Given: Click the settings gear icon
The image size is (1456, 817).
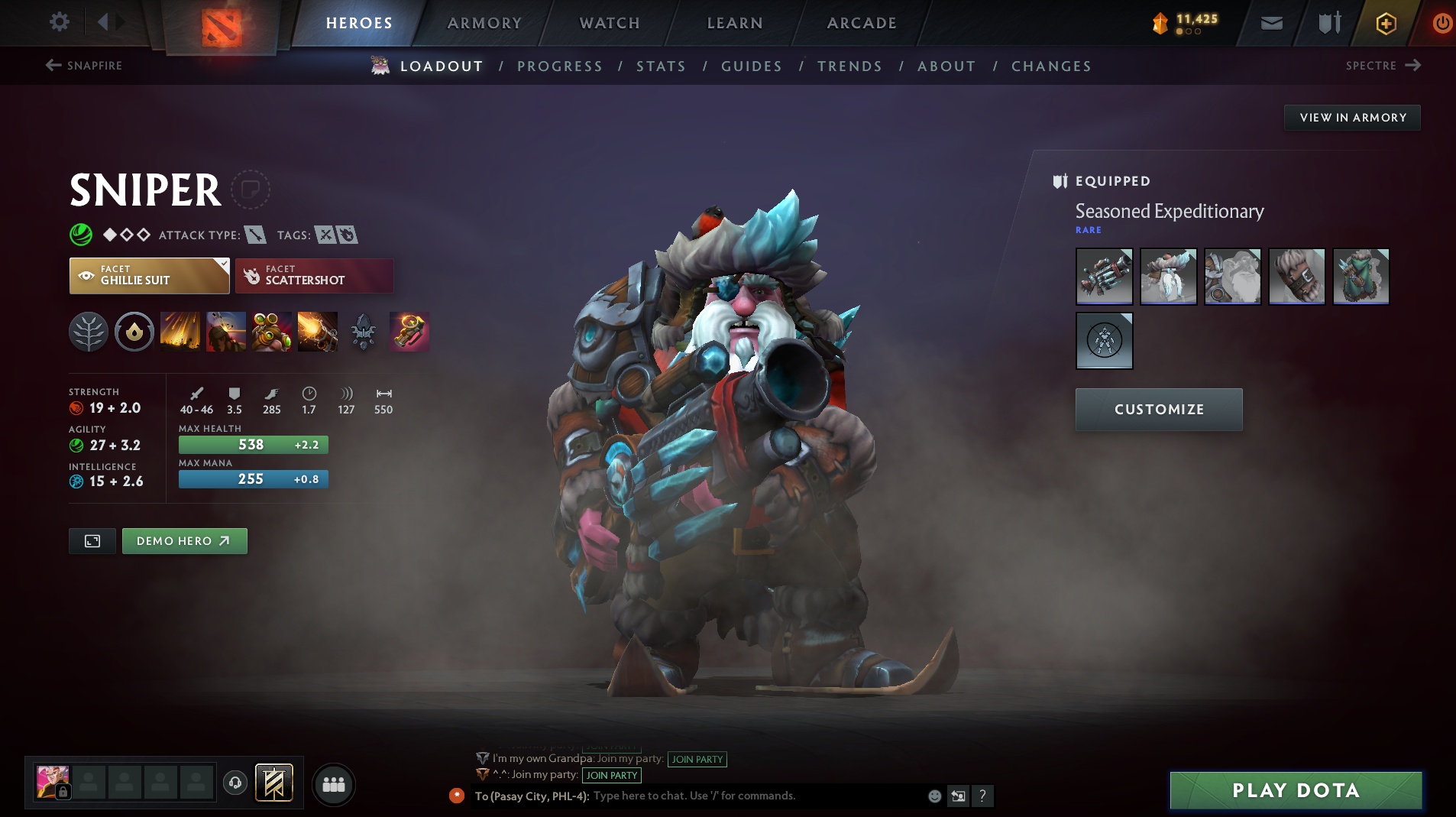Looking at the screenshot, I should (59, 22).
